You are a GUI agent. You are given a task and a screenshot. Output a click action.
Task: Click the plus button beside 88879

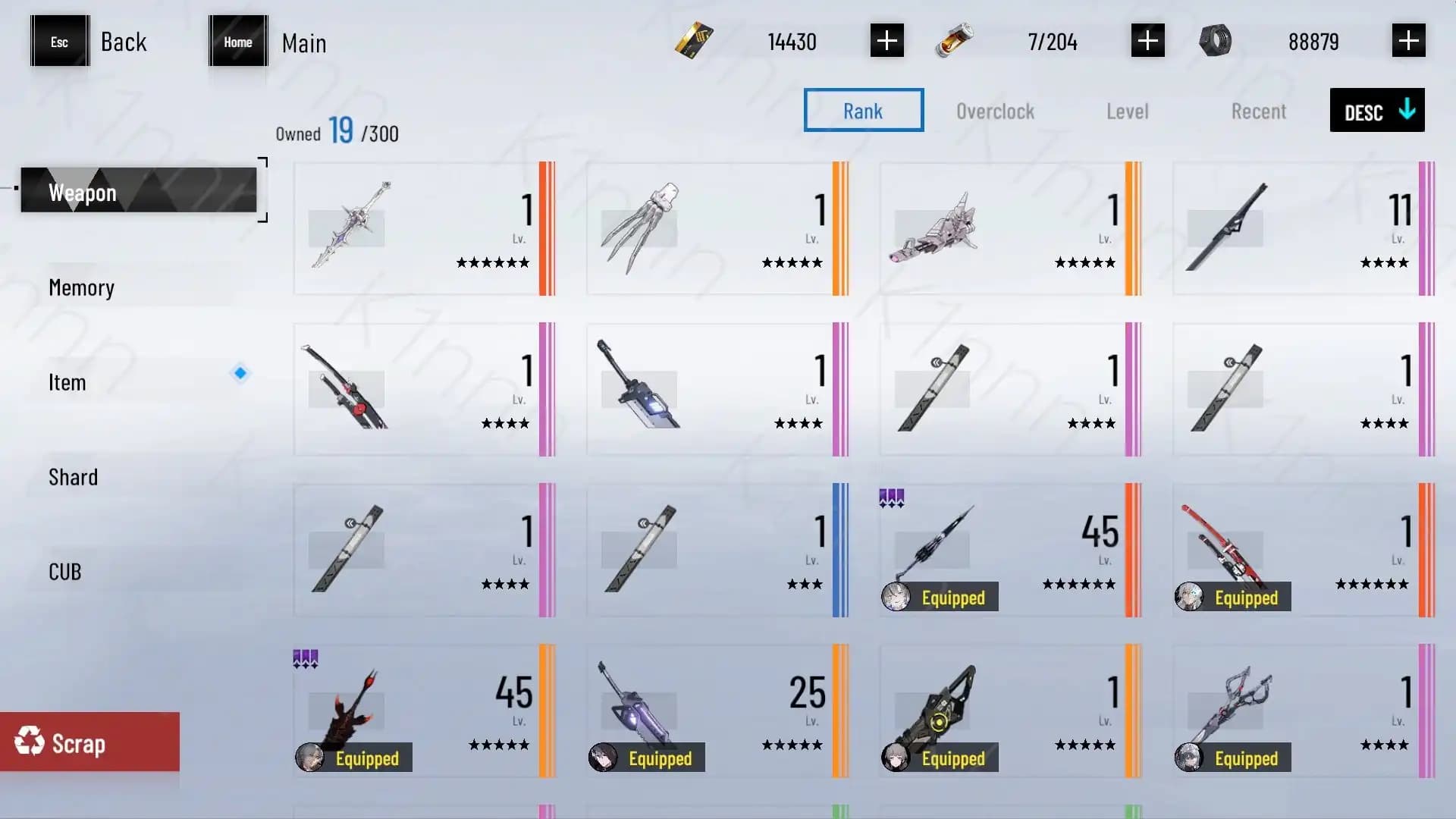[1408, 40]
